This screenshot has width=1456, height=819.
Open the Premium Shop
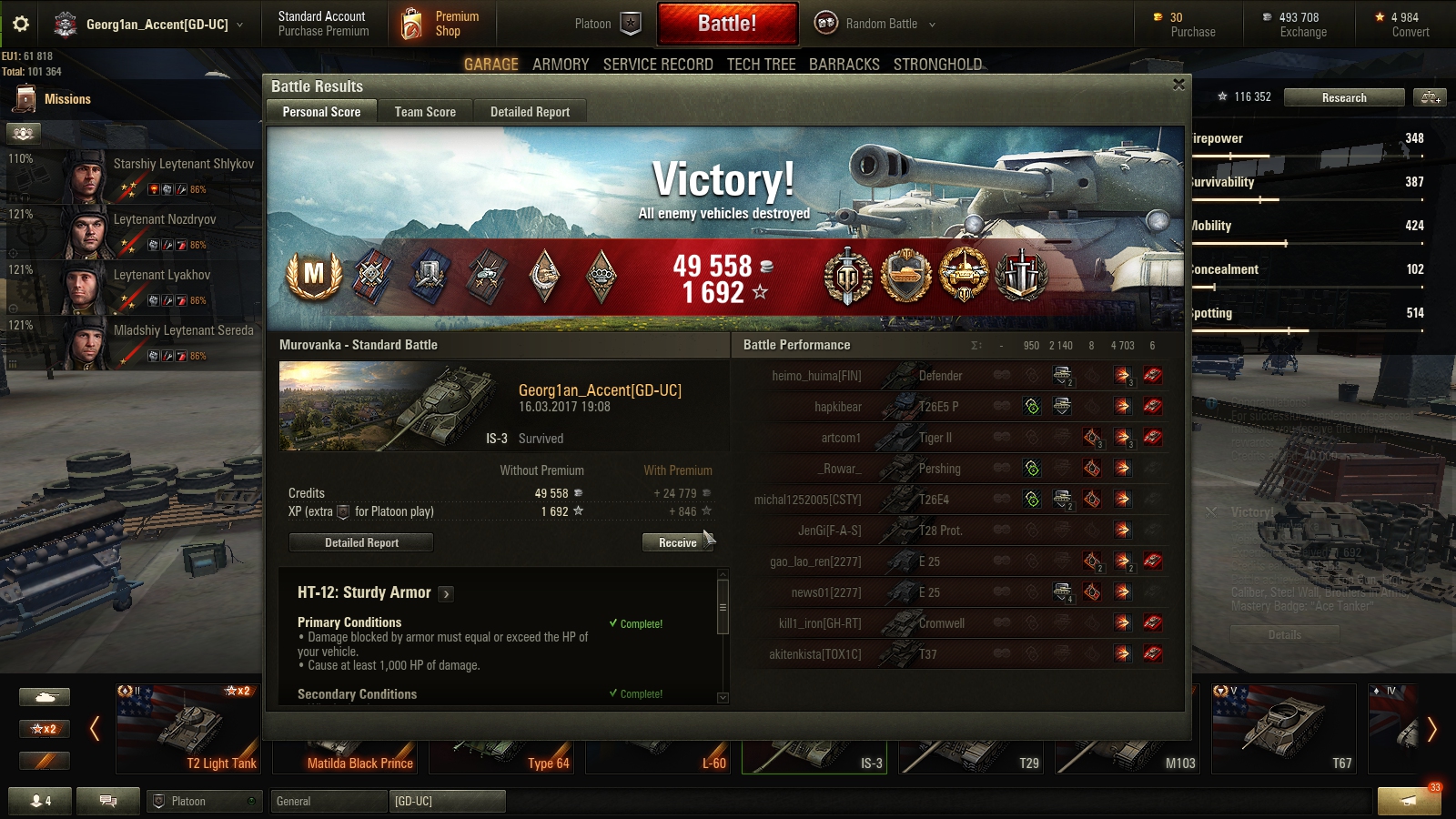[x=442, y=24]
